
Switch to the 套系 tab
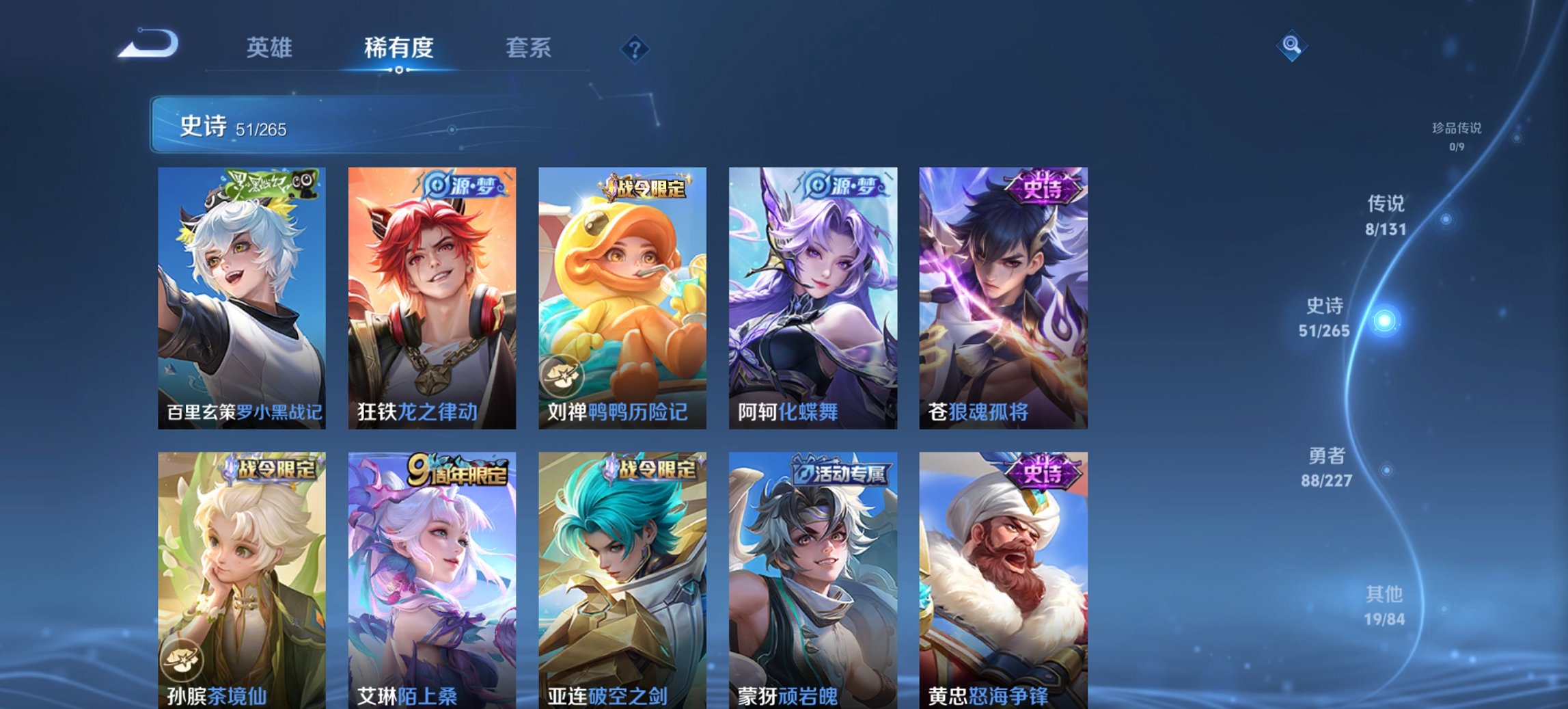click(x=529, y=48)
